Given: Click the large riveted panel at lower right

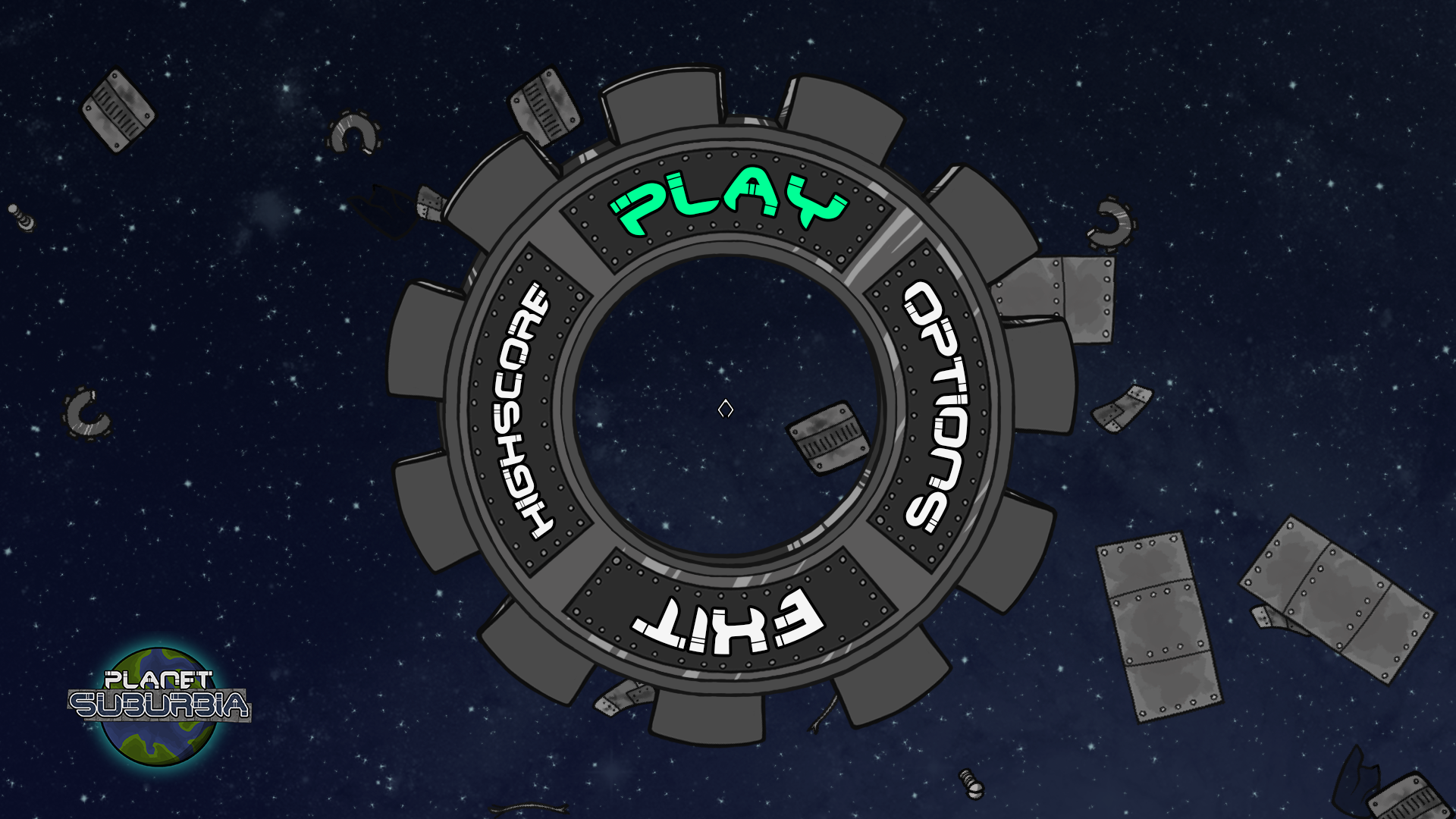Looking at the screenshot, I should coord(1160,629).
